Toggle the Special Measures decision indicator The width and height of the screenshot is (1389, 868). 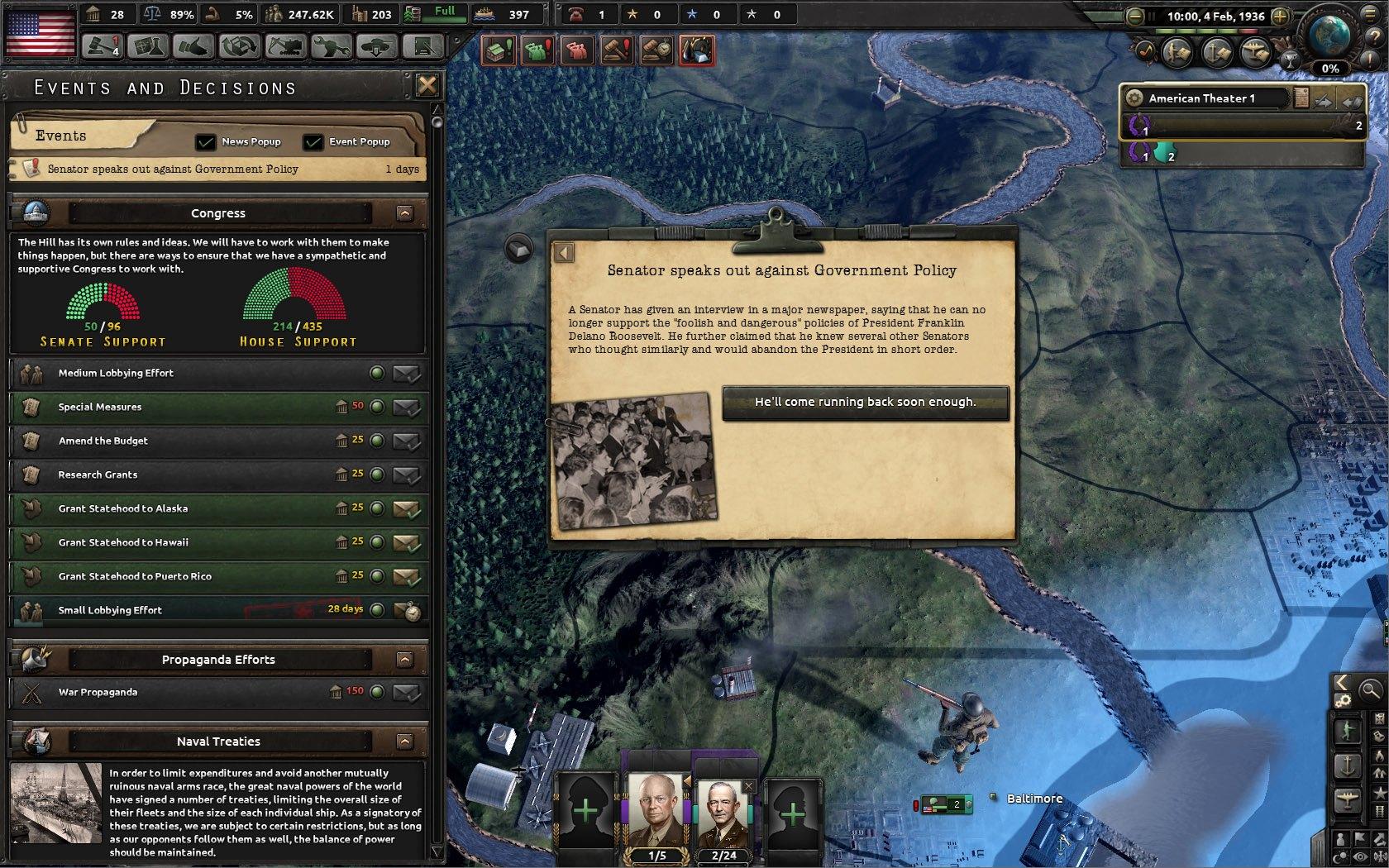(379, 407)
